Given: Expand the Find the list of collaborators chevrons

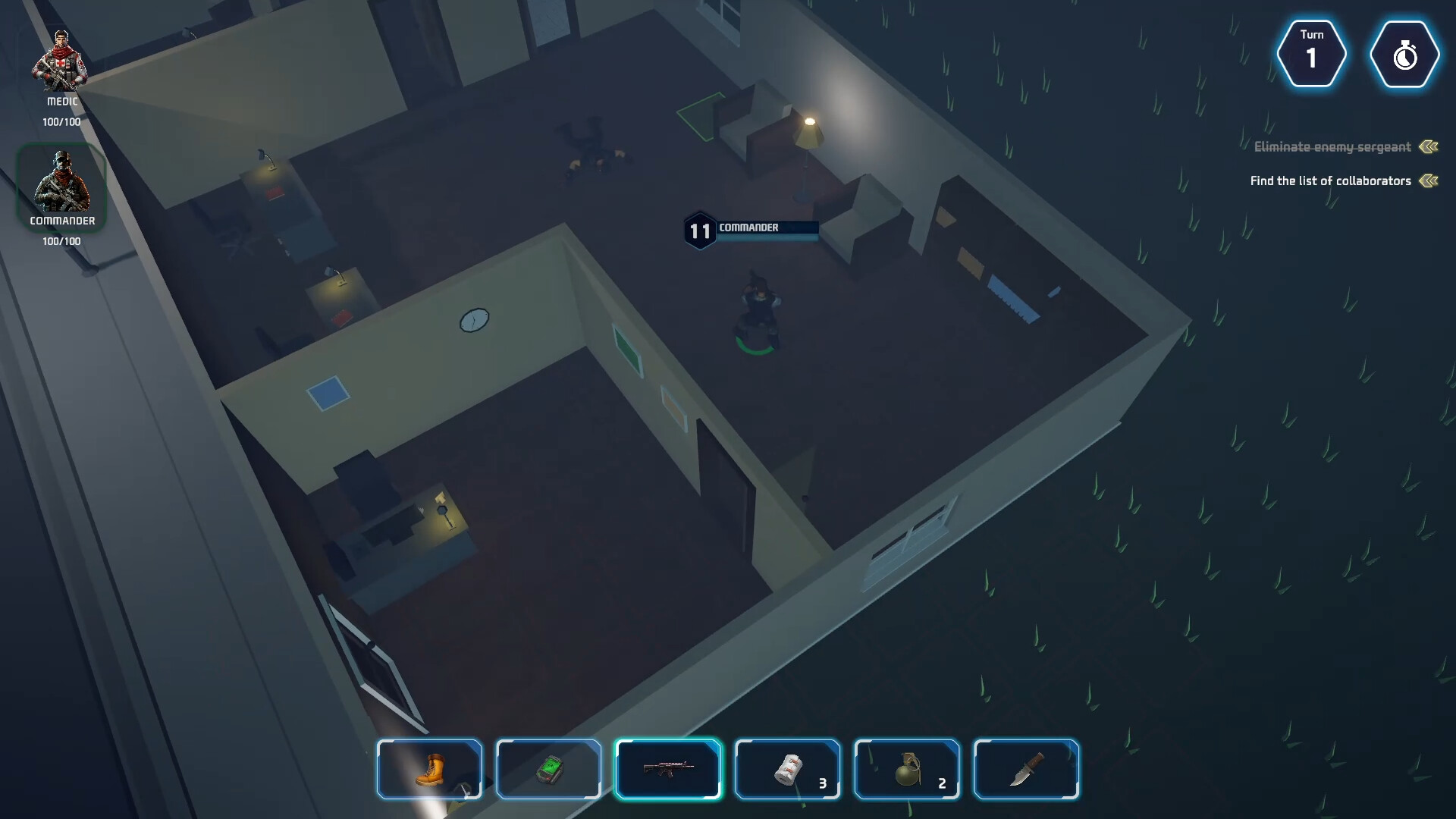Looking at the screenshot, I should (1429, 180).
